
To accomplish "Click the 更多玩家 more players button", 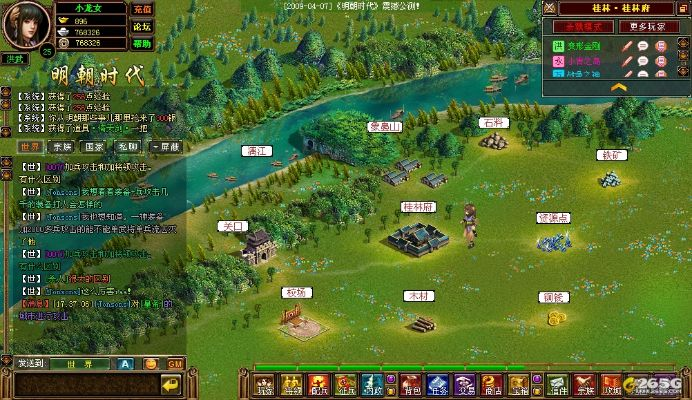I will coord(651,26).
